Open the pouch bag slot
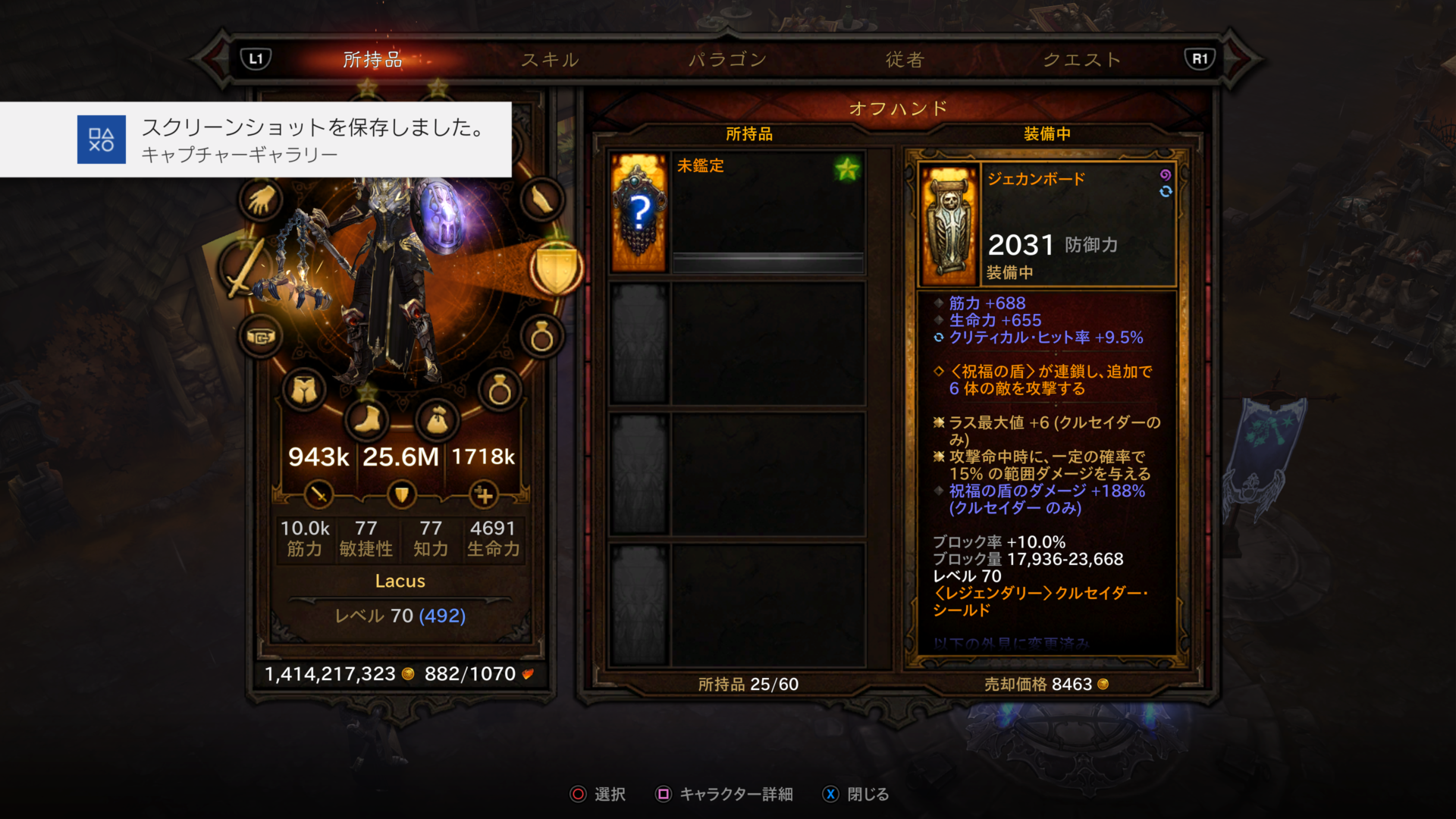 pos(438,419)
